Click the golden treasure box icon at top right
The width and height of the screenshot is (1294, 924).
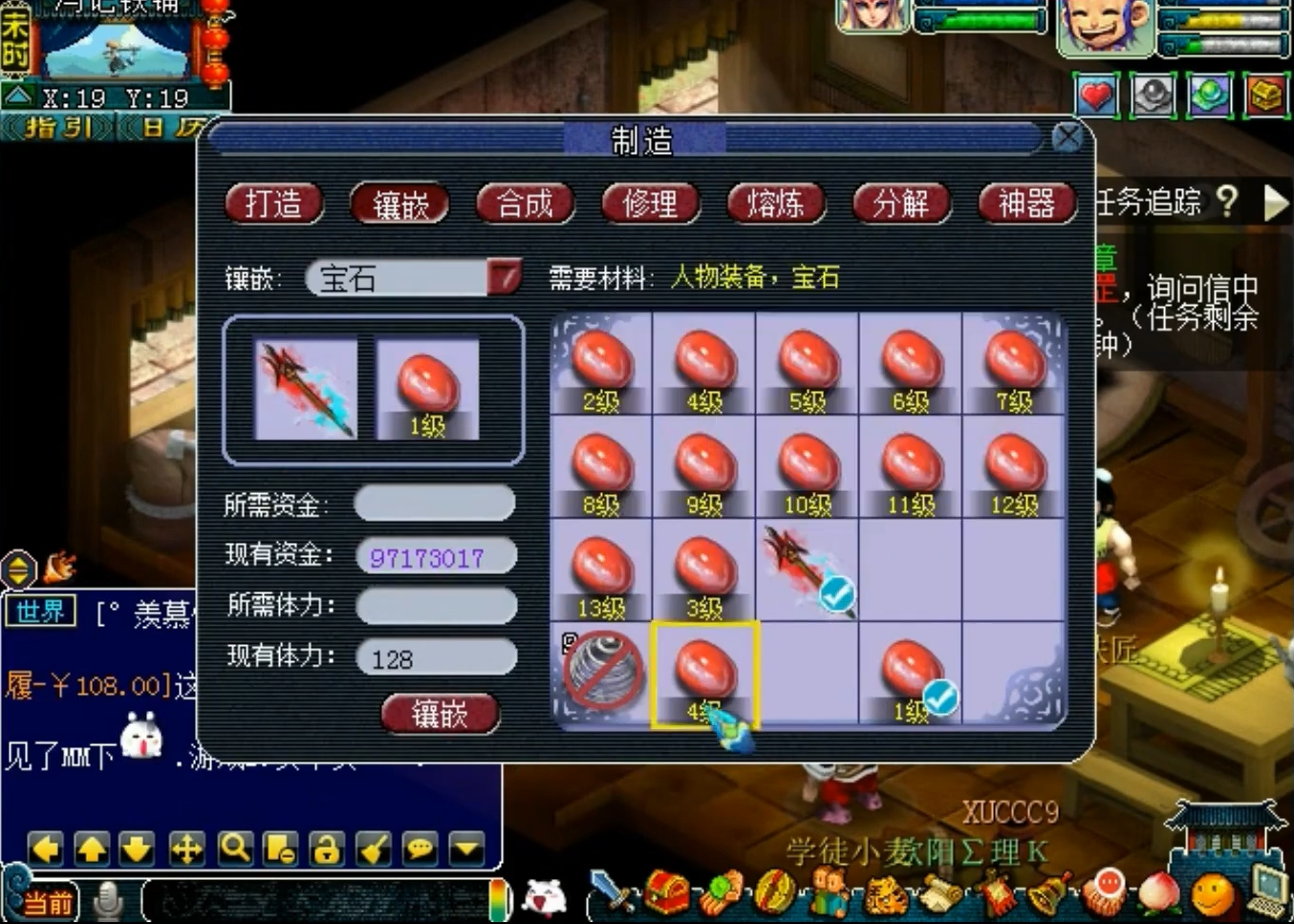click(1266, 95)
